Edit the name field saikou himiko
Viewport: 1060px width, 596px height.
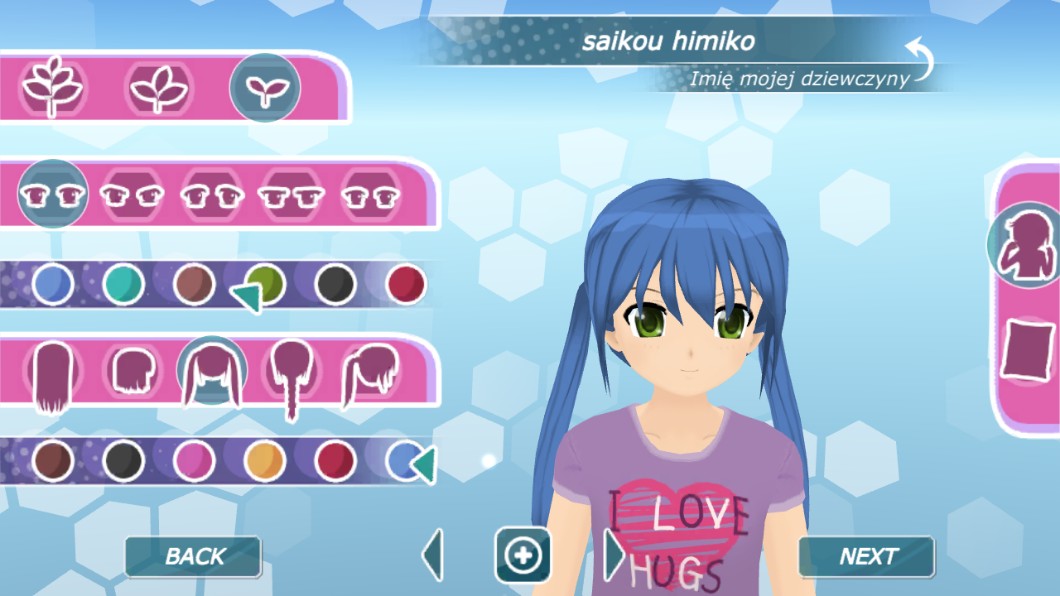668,42
